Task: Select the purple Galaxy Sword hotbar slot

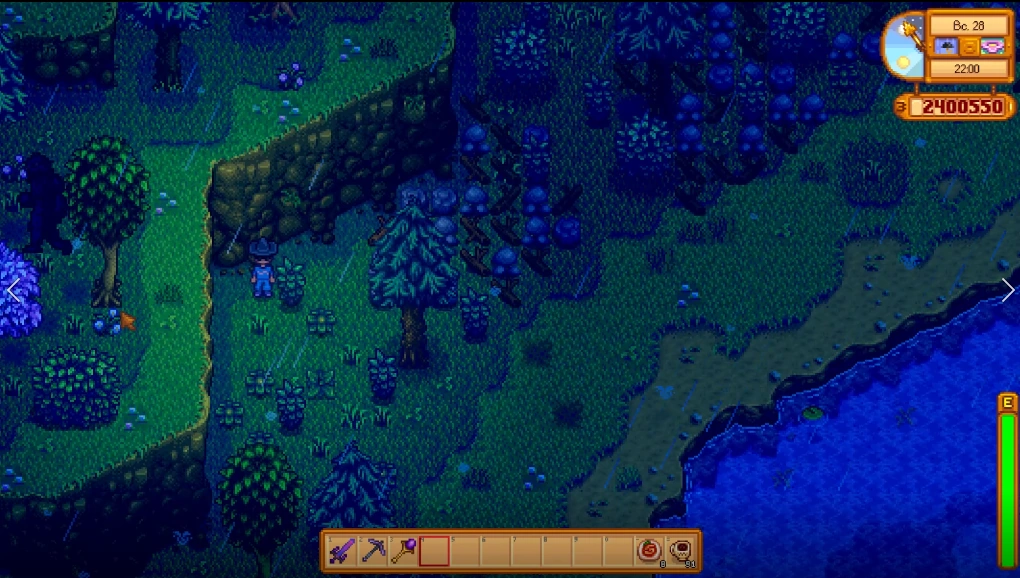Action: (343, 551)
